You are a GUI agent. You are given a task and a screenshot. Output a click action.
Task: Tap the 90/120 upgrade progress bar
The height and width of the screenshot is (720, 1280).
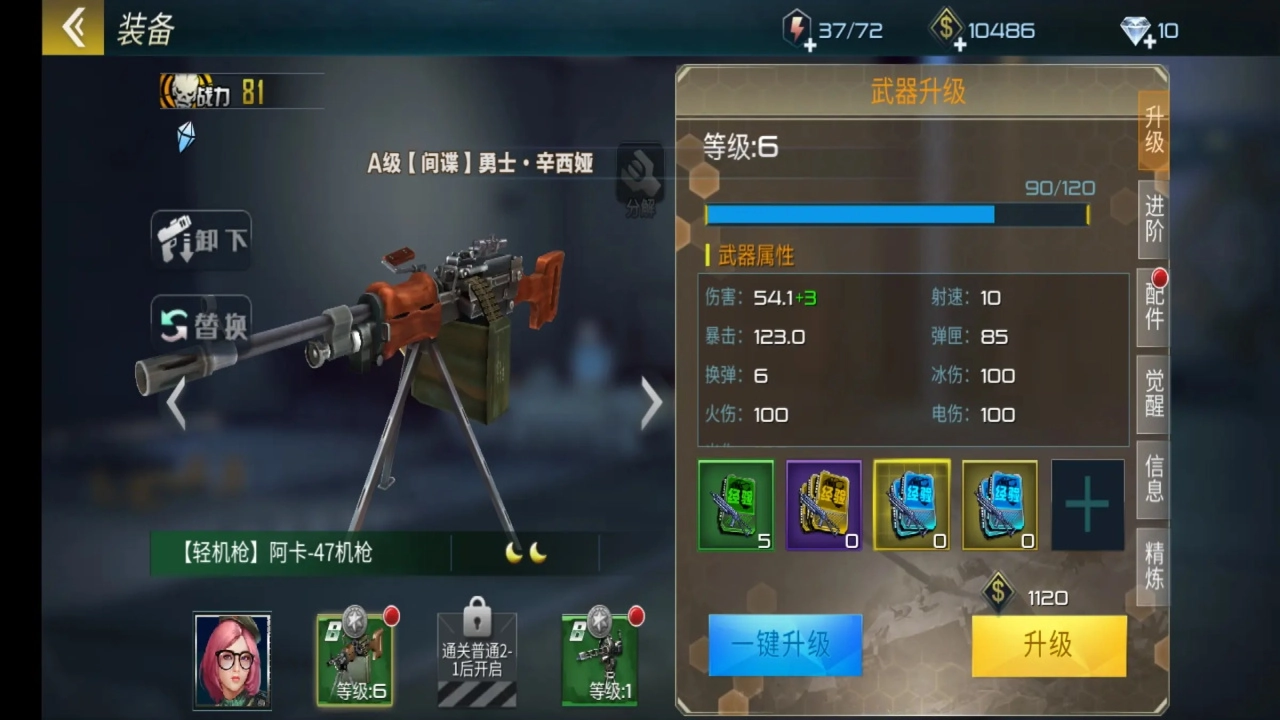897,214
